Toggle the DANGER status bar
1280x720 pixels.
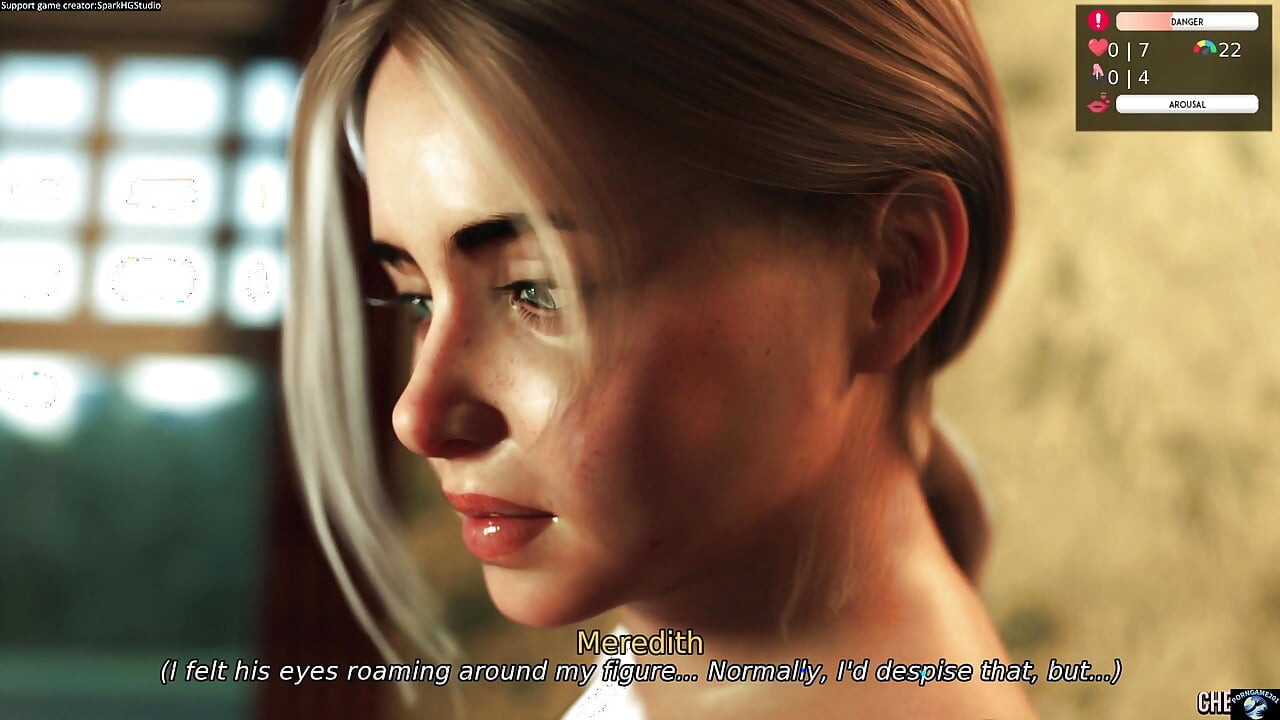tap(1187, 20)
